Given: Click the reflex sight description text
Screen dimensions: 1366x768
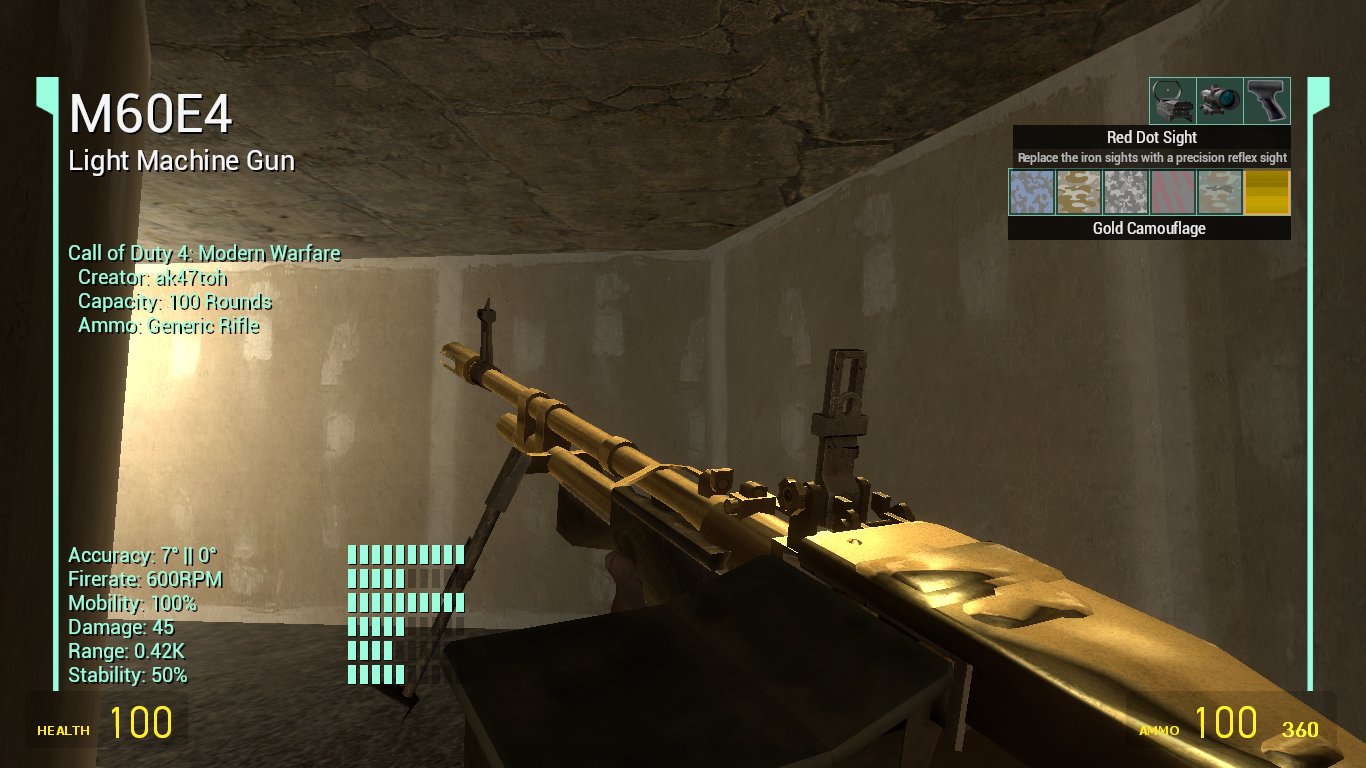Looking at the screenshot, I should (1148, 157).
